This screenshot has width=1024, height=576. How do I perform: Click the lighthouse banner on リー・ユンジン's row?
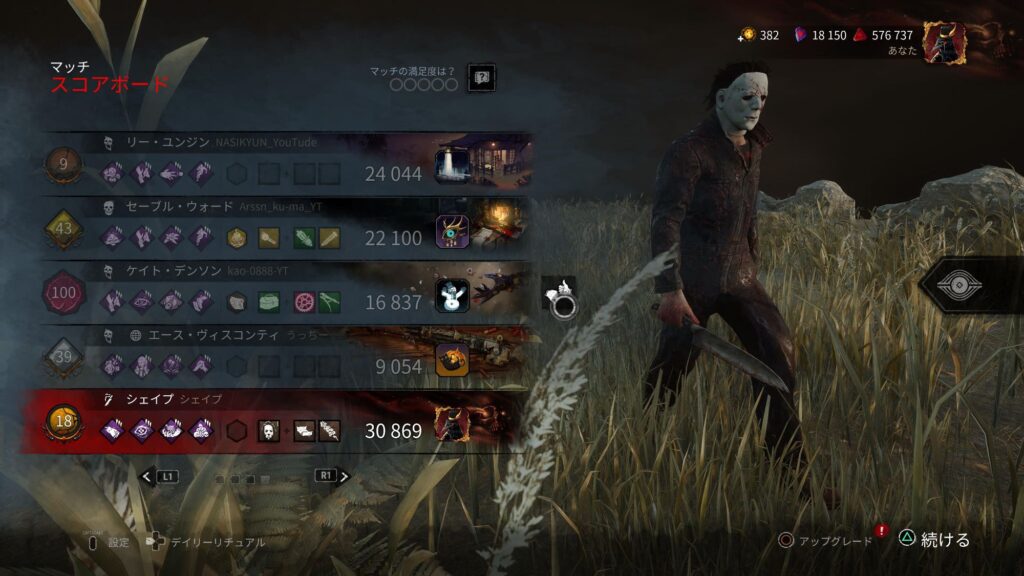coord(453,164)
